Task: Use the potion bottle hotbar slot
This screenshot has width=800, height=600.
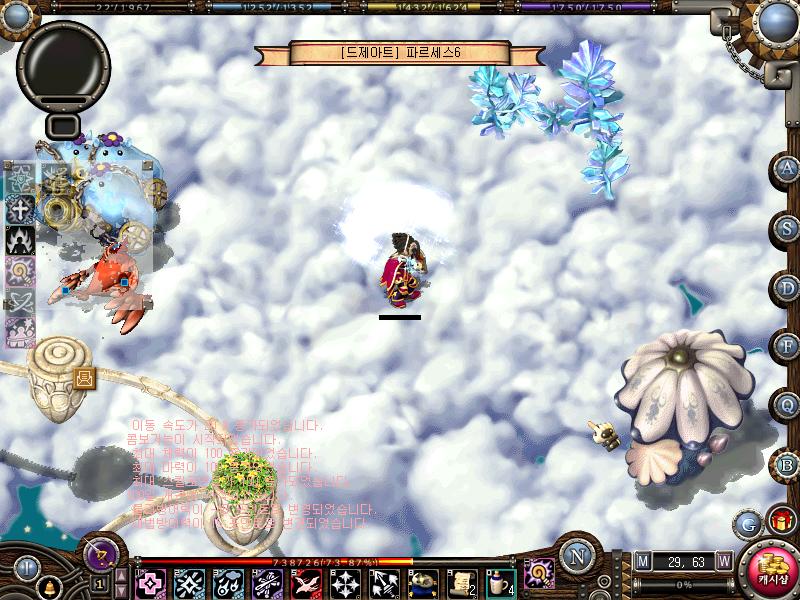Action: (500, 581)
